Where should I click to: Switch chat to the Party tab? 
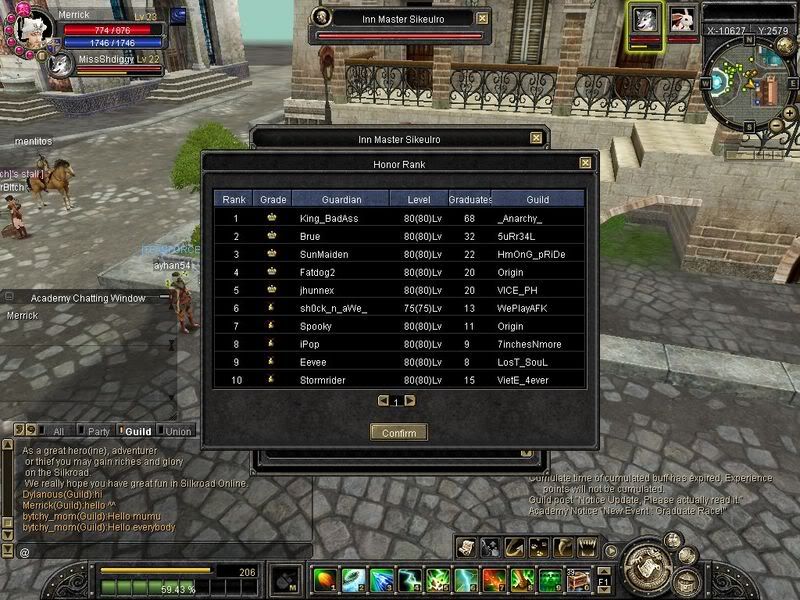pyautogui.click(x=98, y=431)
